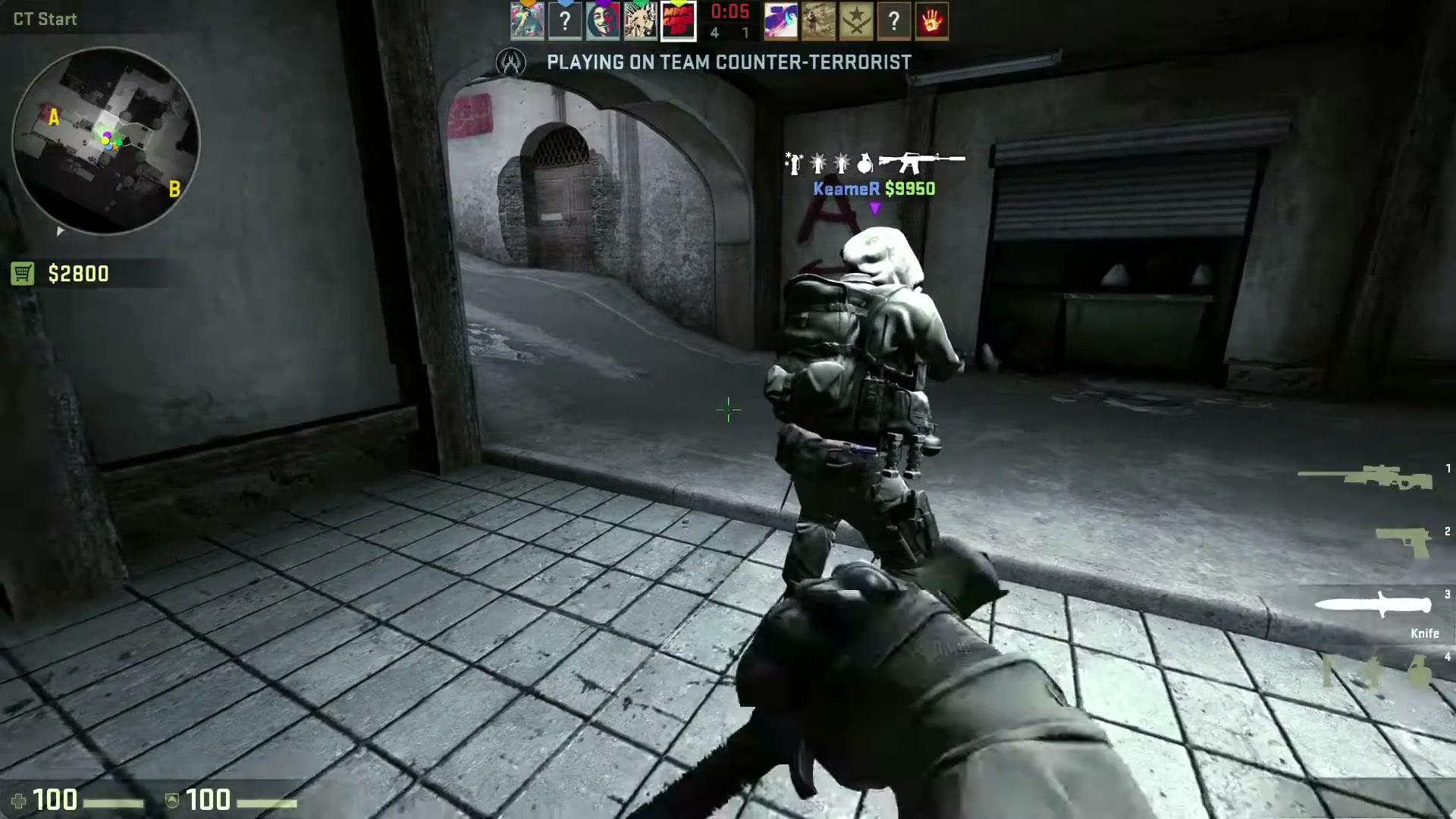Open the unknown player avatar marked with ?

coord(565,20)
